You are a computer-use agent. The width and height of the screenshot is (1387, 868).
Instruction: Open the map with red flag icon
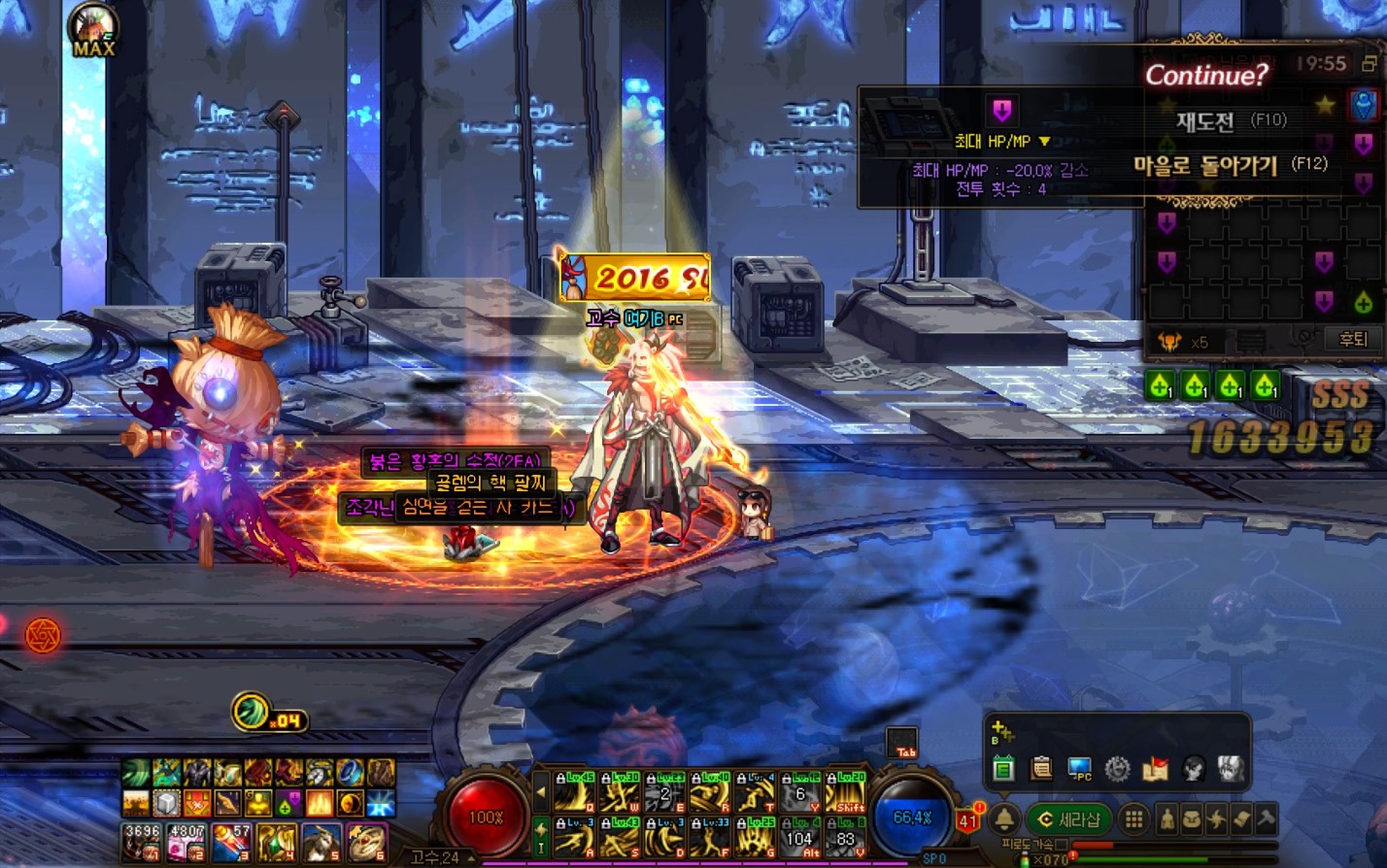(x=1155, y=769)
